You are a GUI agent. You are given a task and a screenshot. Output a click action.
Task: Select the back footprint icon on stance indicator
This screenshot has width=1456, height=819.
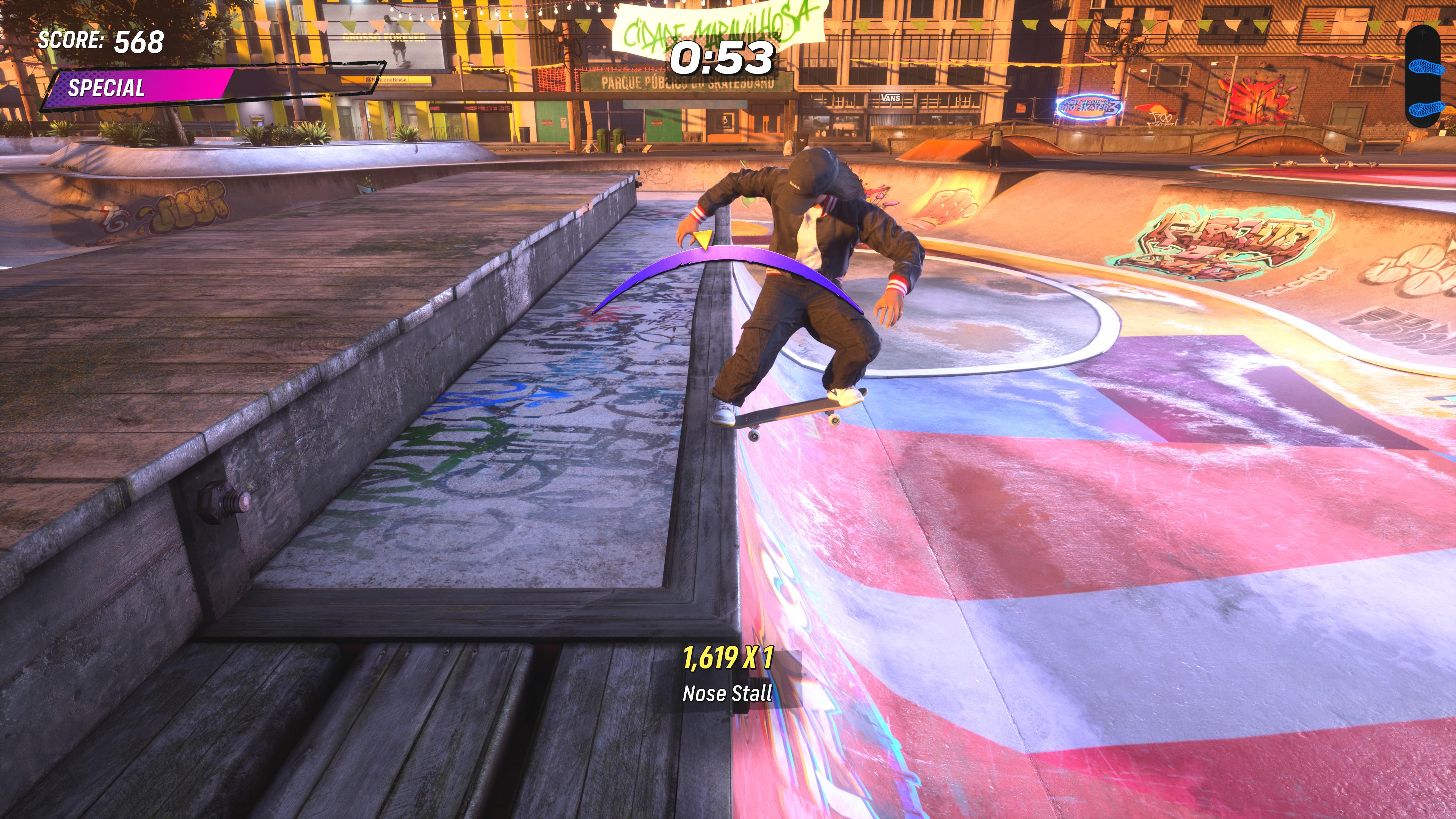pos(1427,108)
